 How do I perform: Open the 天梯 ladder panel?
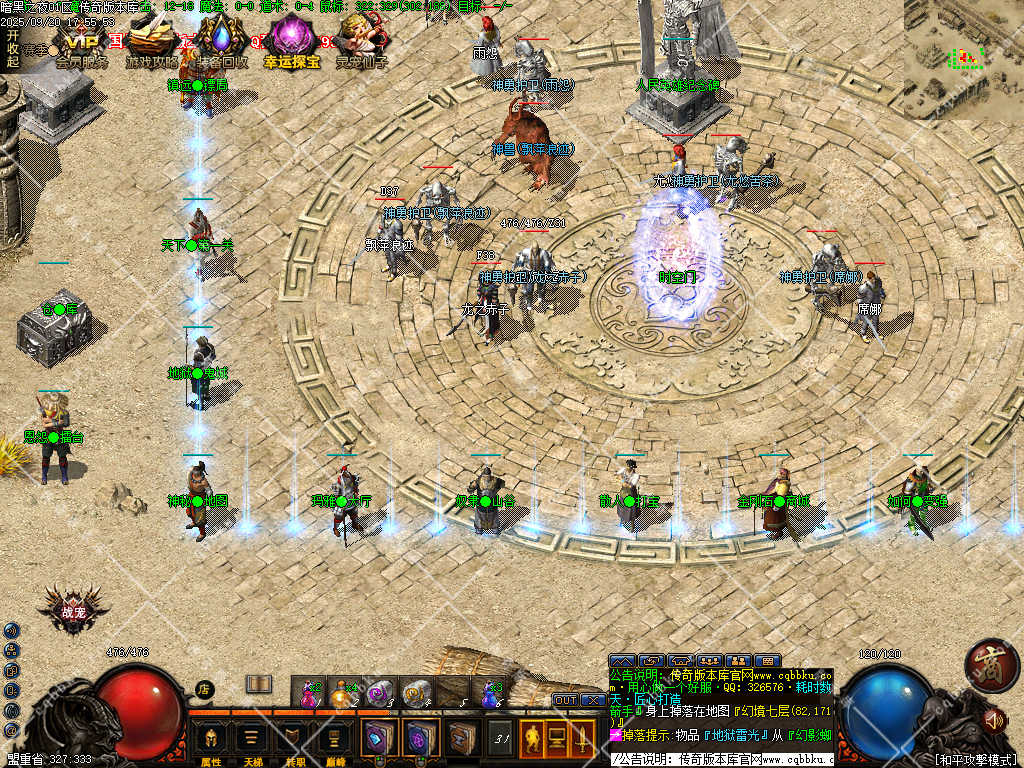[x=252, y=741]
